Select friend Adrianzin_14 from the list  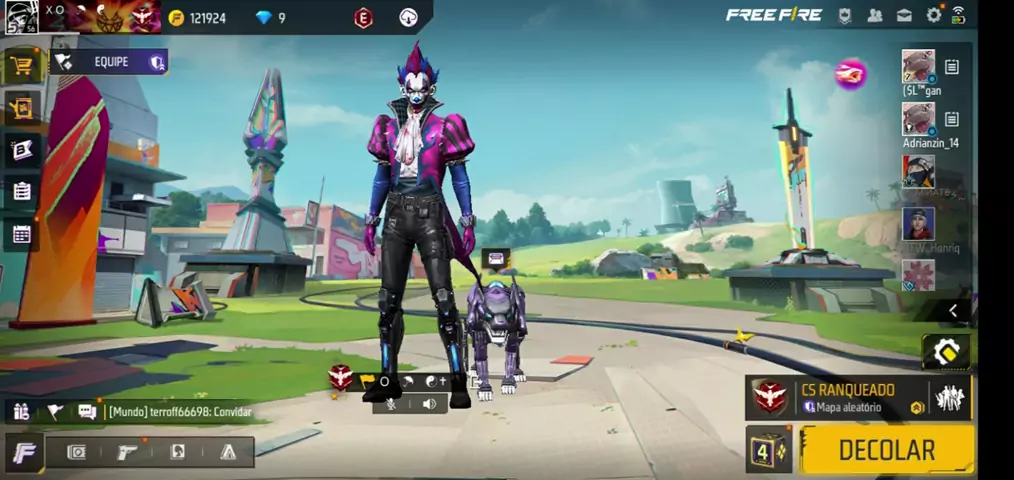[x=918, y=119]
